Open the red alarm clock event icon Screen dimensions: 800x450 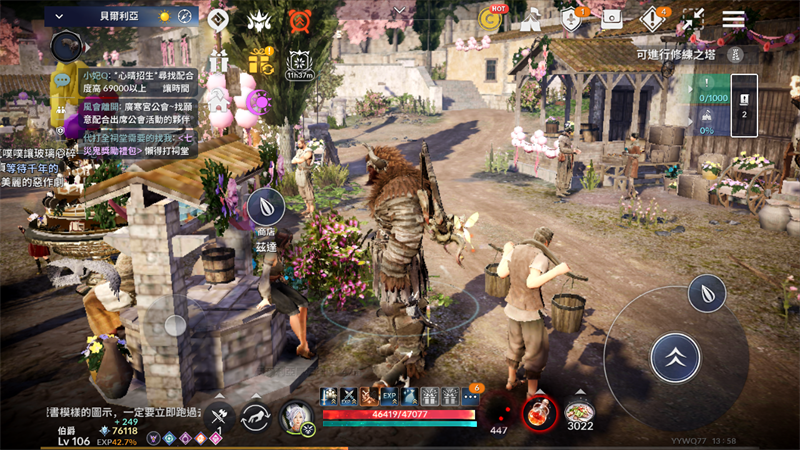(x=299, y=20)
